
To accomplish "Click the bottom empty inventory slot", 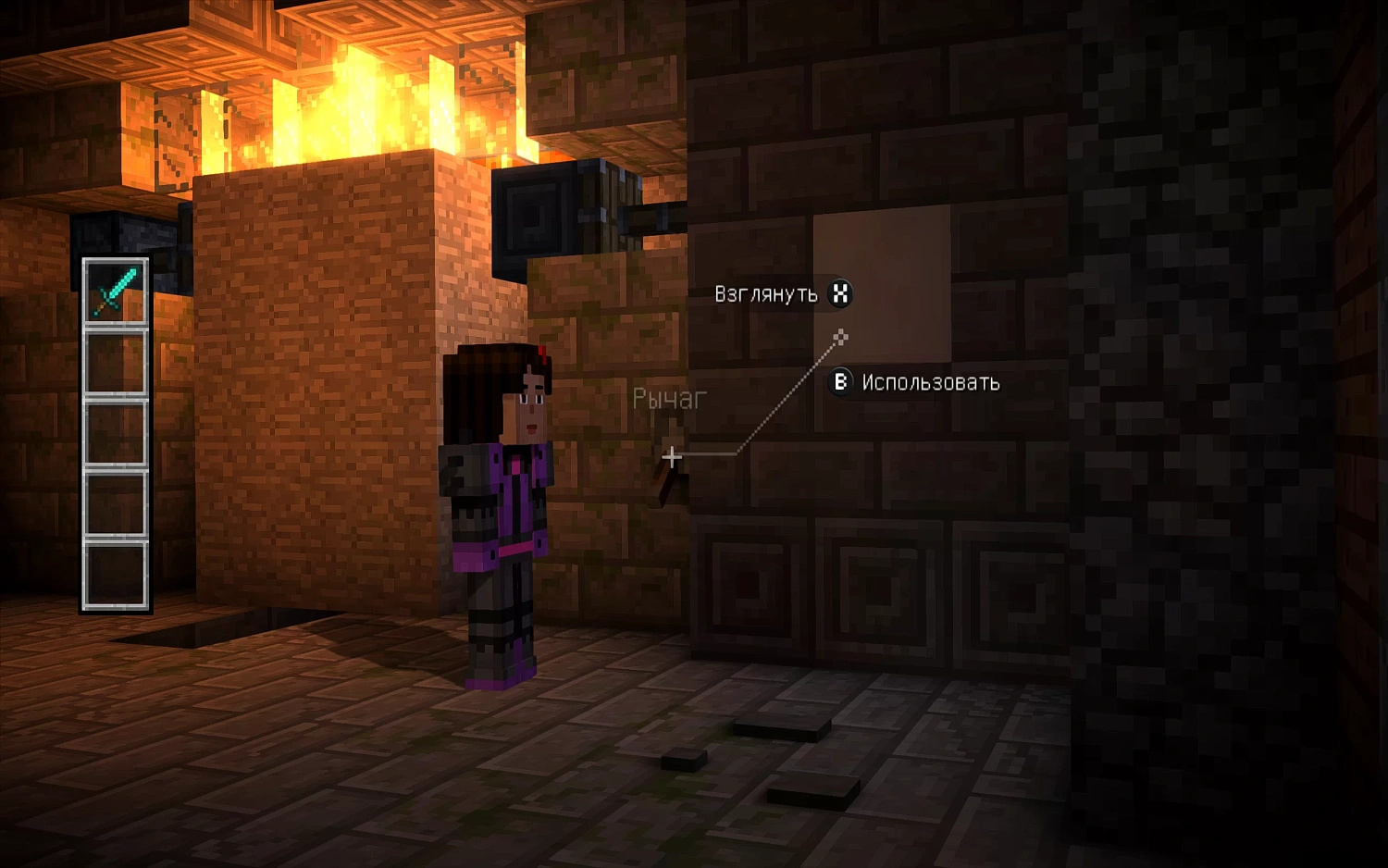I will 115,572.
